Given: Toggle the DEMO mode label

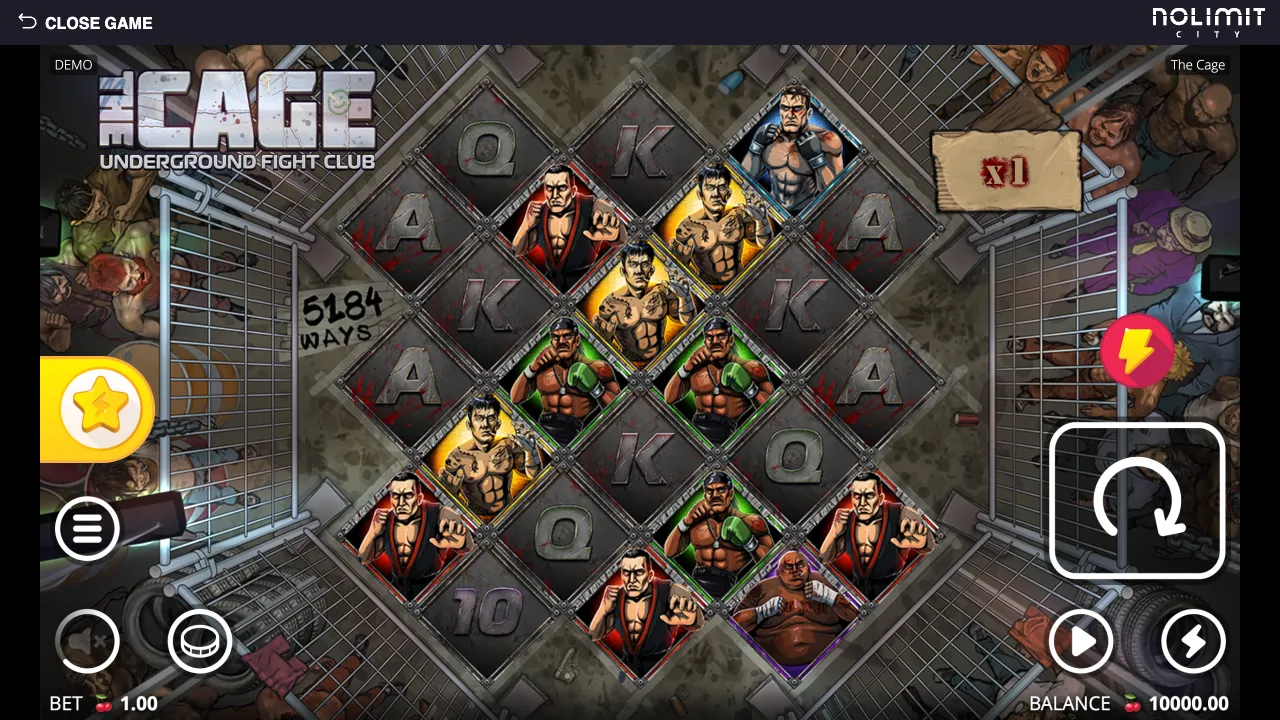Looking at the screenshot, I should 72,64.
